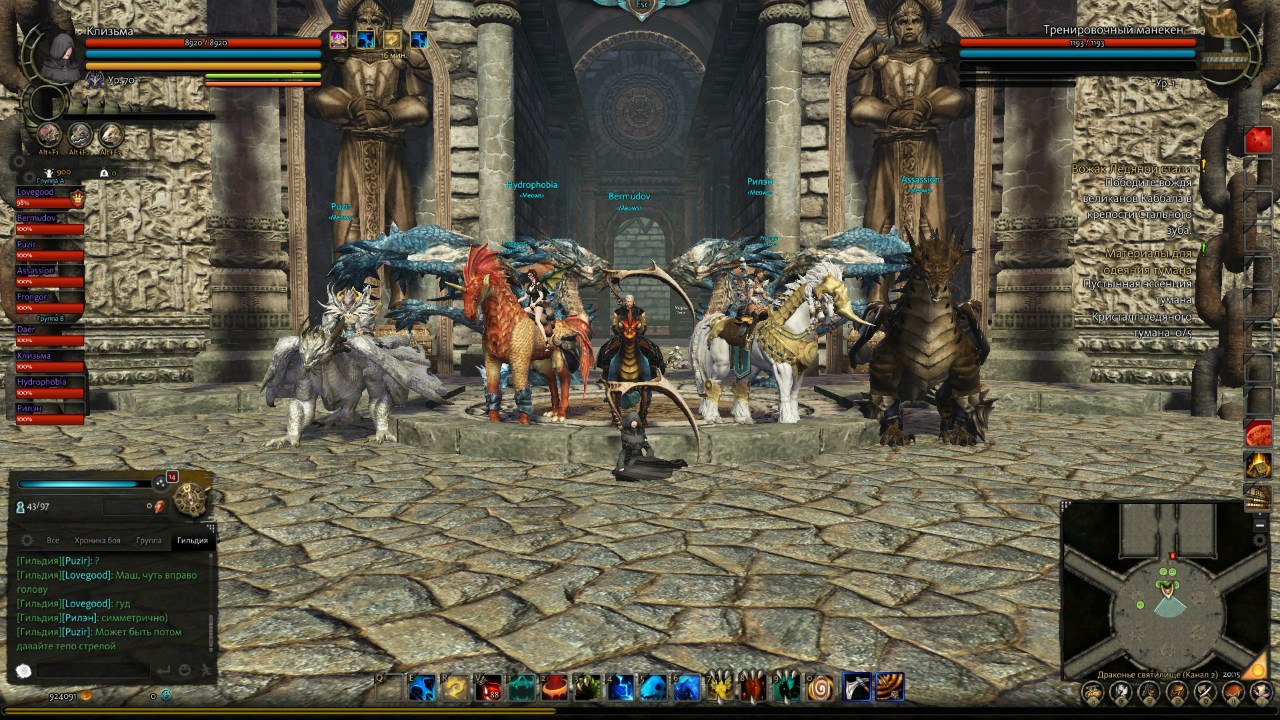Switch to the Хроника боя chat tab

97,540
